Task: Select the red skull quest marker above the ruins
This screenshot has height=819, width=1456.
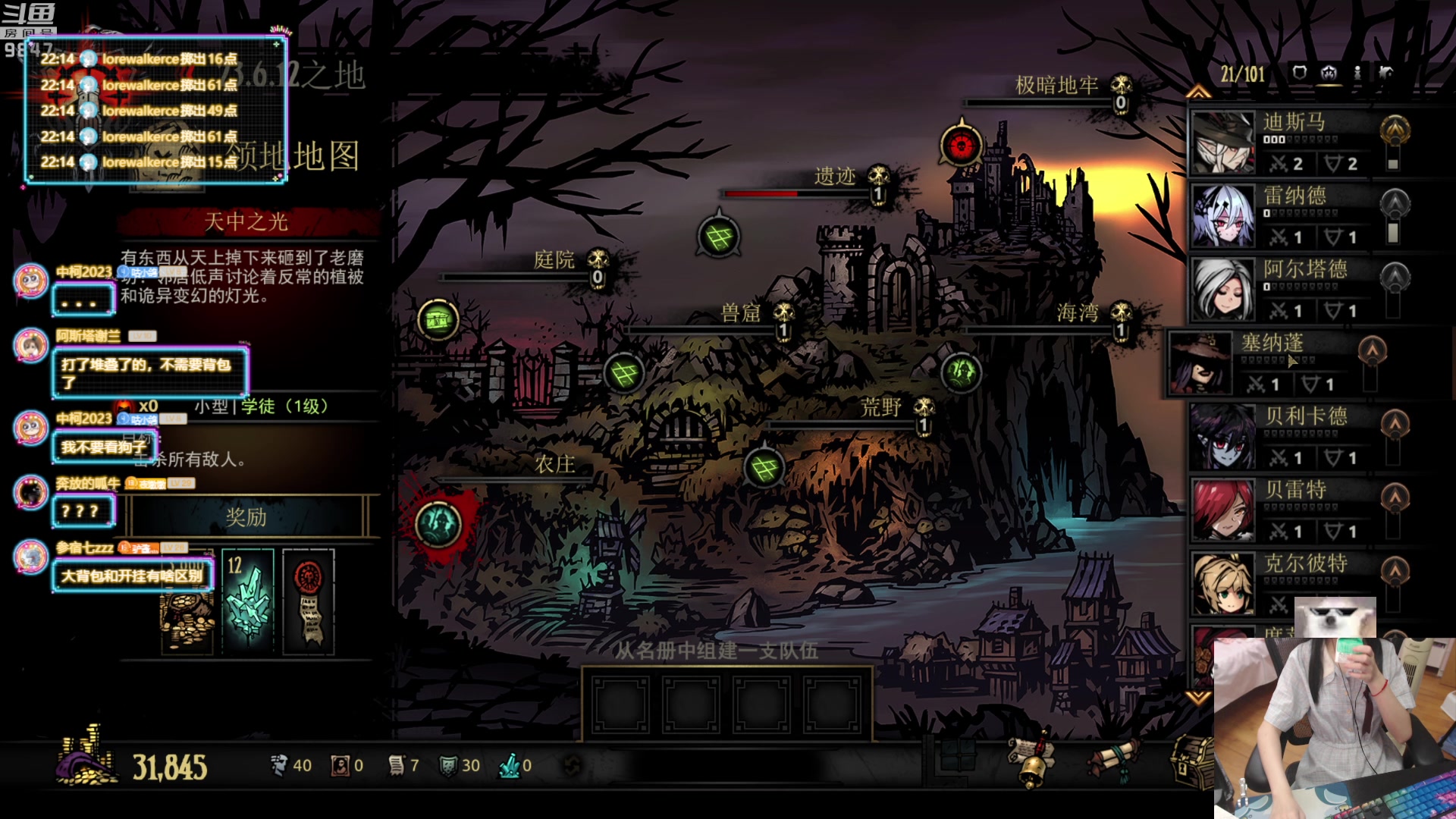Action: coord(961,145)
